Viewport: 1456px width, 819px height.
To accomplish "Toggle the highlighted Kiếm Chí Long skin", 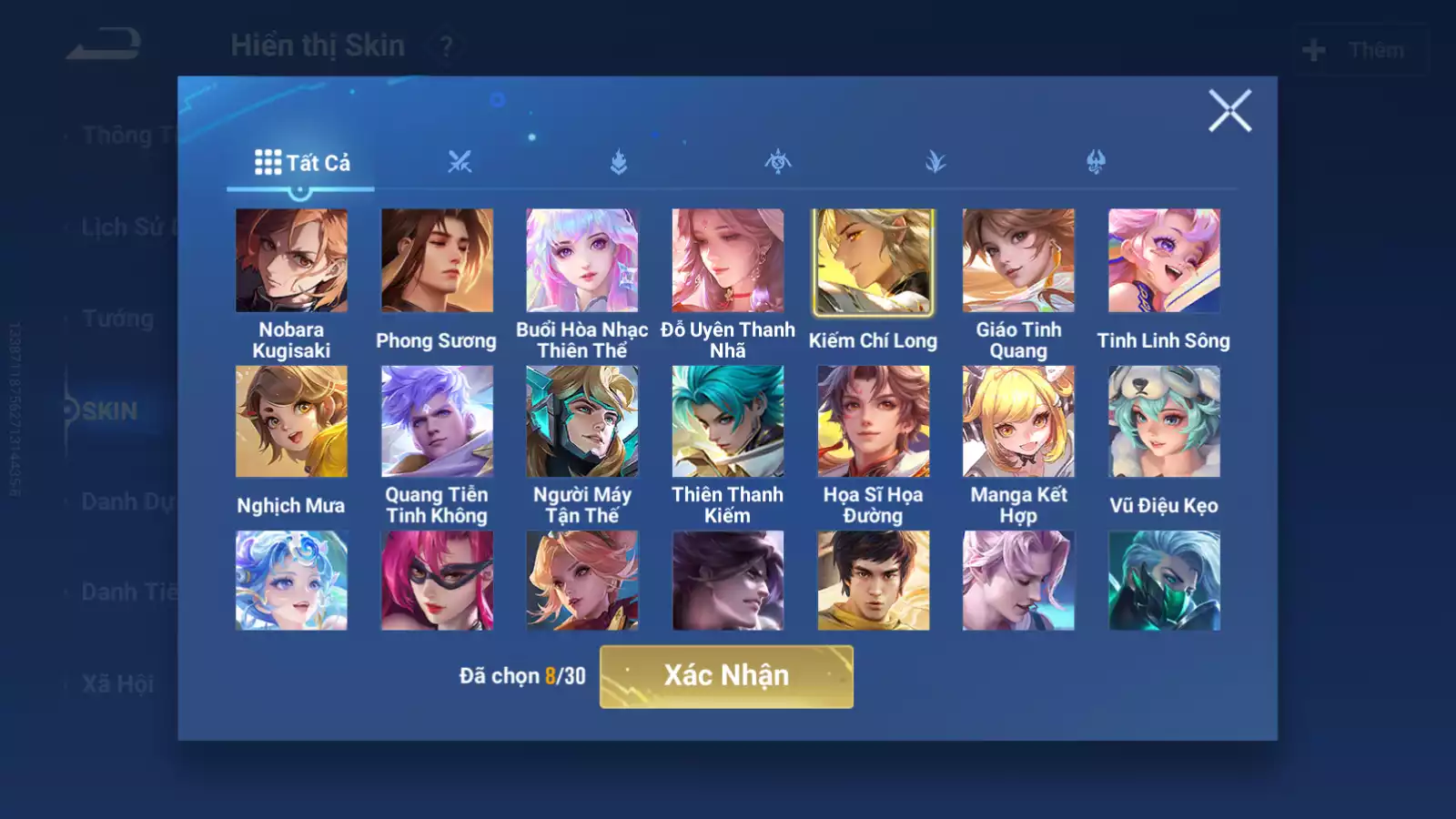I will point(873,261).
